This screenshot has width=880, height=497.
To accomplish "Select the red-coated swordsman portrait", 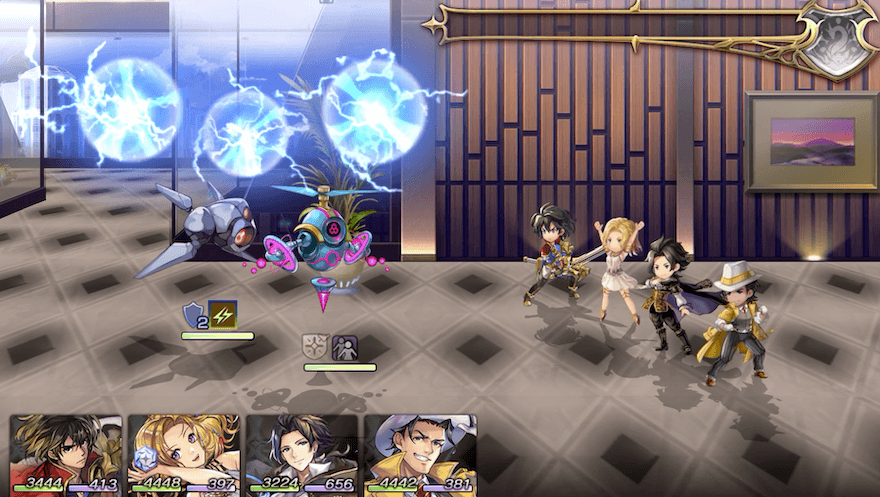I will click(66, 455).
